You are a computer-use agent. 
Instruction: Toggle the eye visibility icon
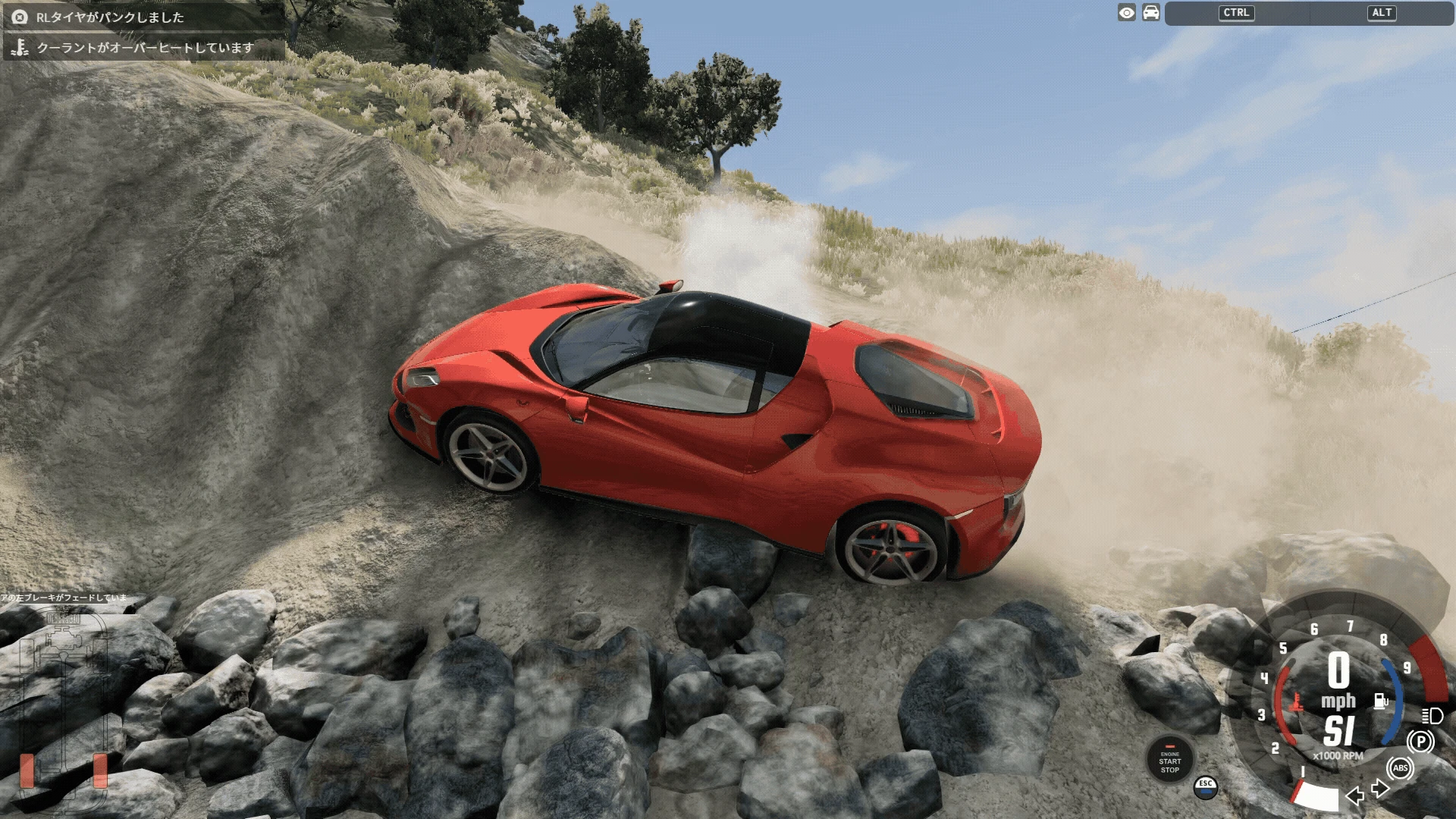pos(1127,13)
